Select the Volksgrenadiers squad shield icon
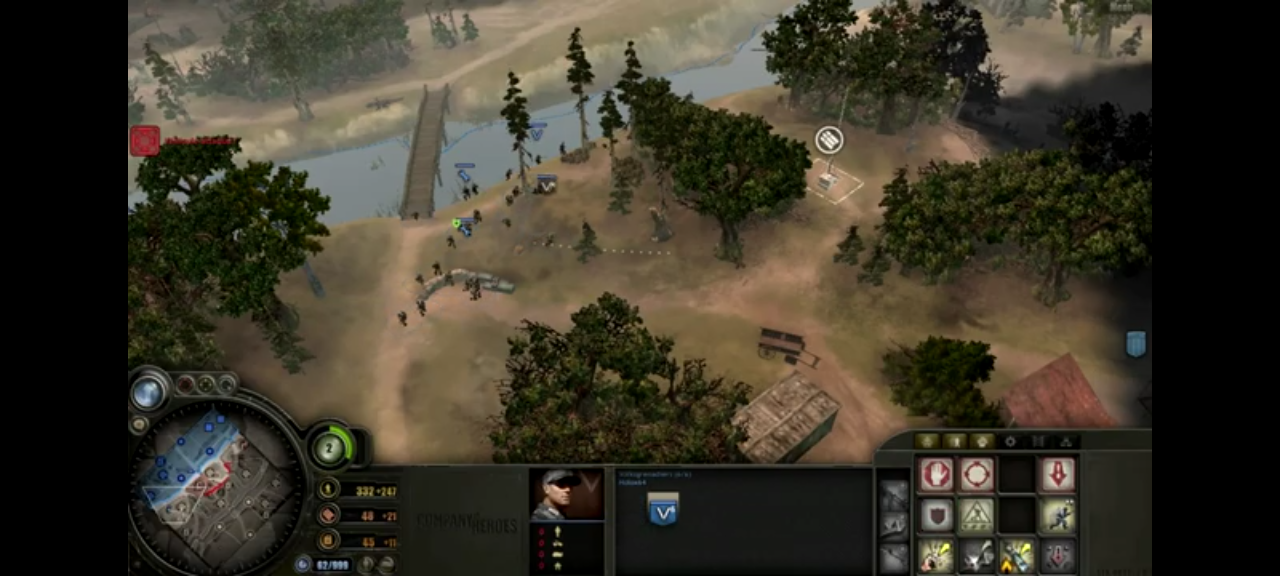This screenshot has height=576, width=1280. pyautogui.click(x=663, y=509)
